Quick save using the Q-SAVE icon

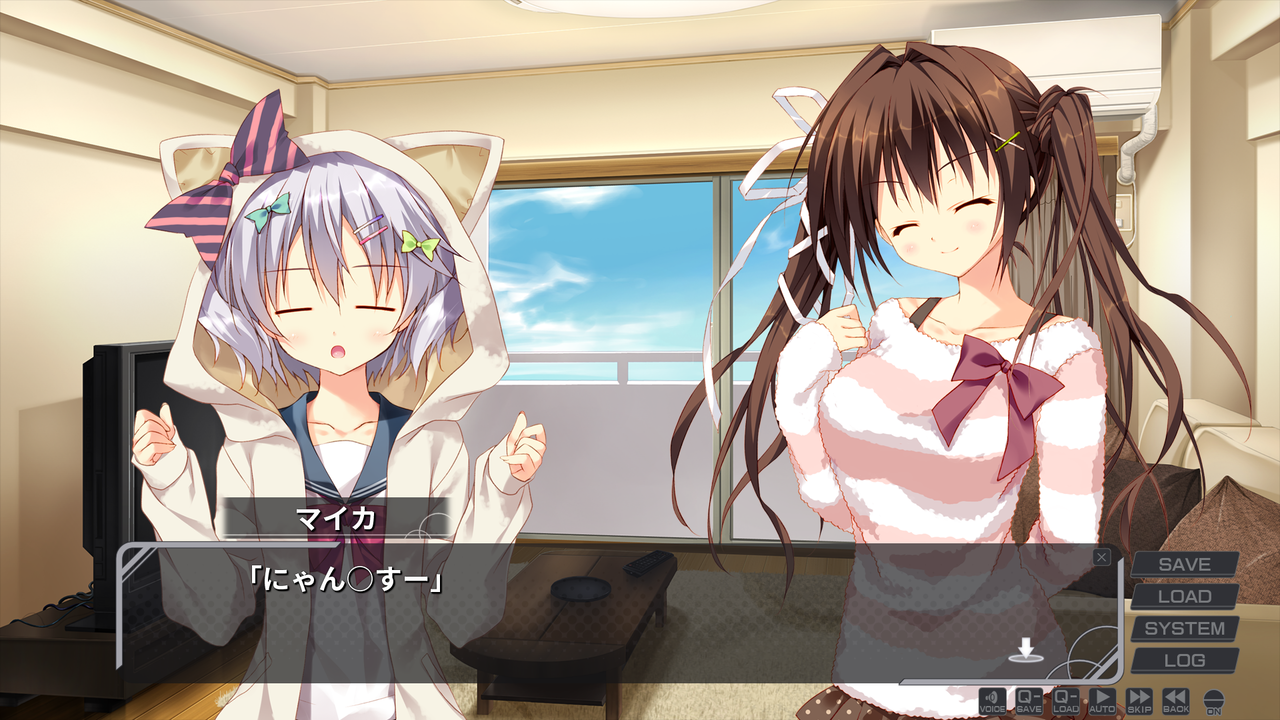click(1030, 703)
